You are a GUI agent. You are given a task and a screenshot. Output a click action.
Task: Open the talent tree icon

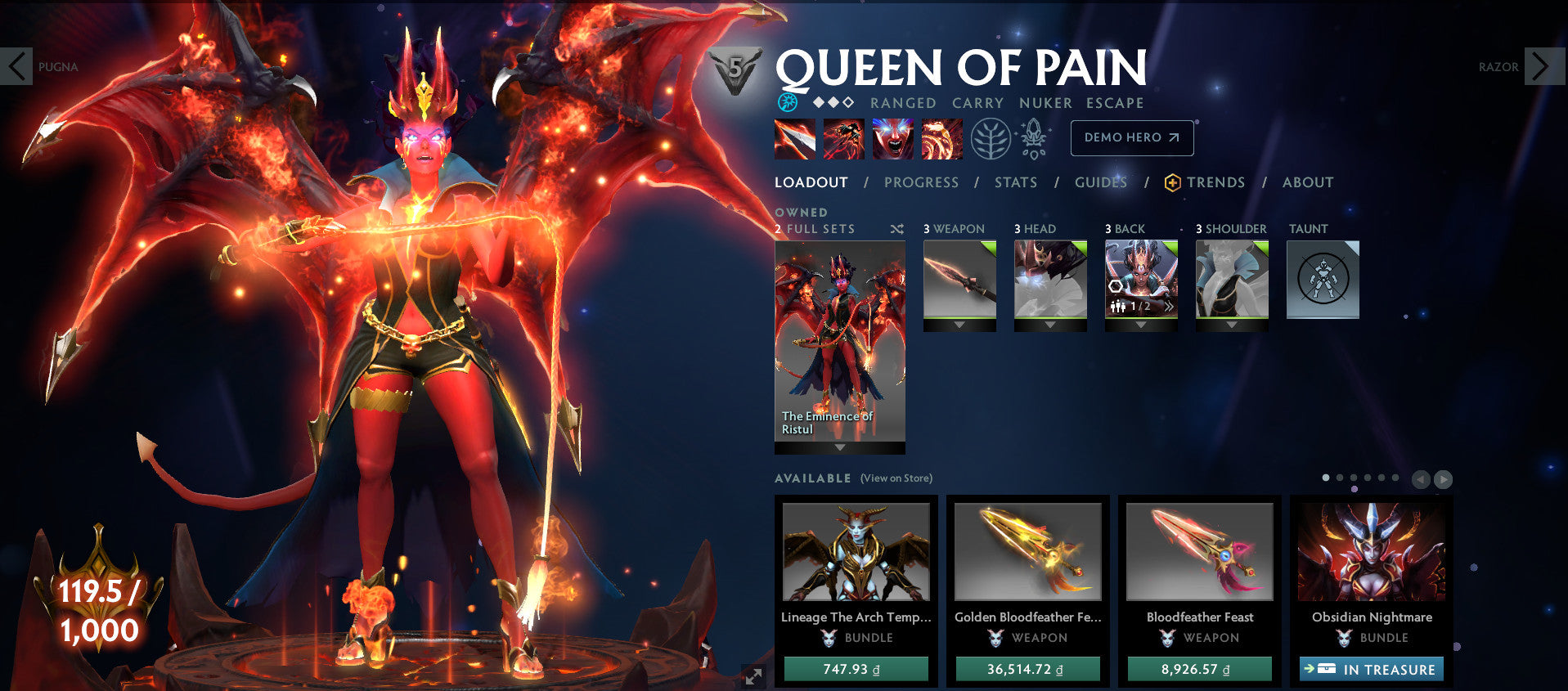(991, 139)
